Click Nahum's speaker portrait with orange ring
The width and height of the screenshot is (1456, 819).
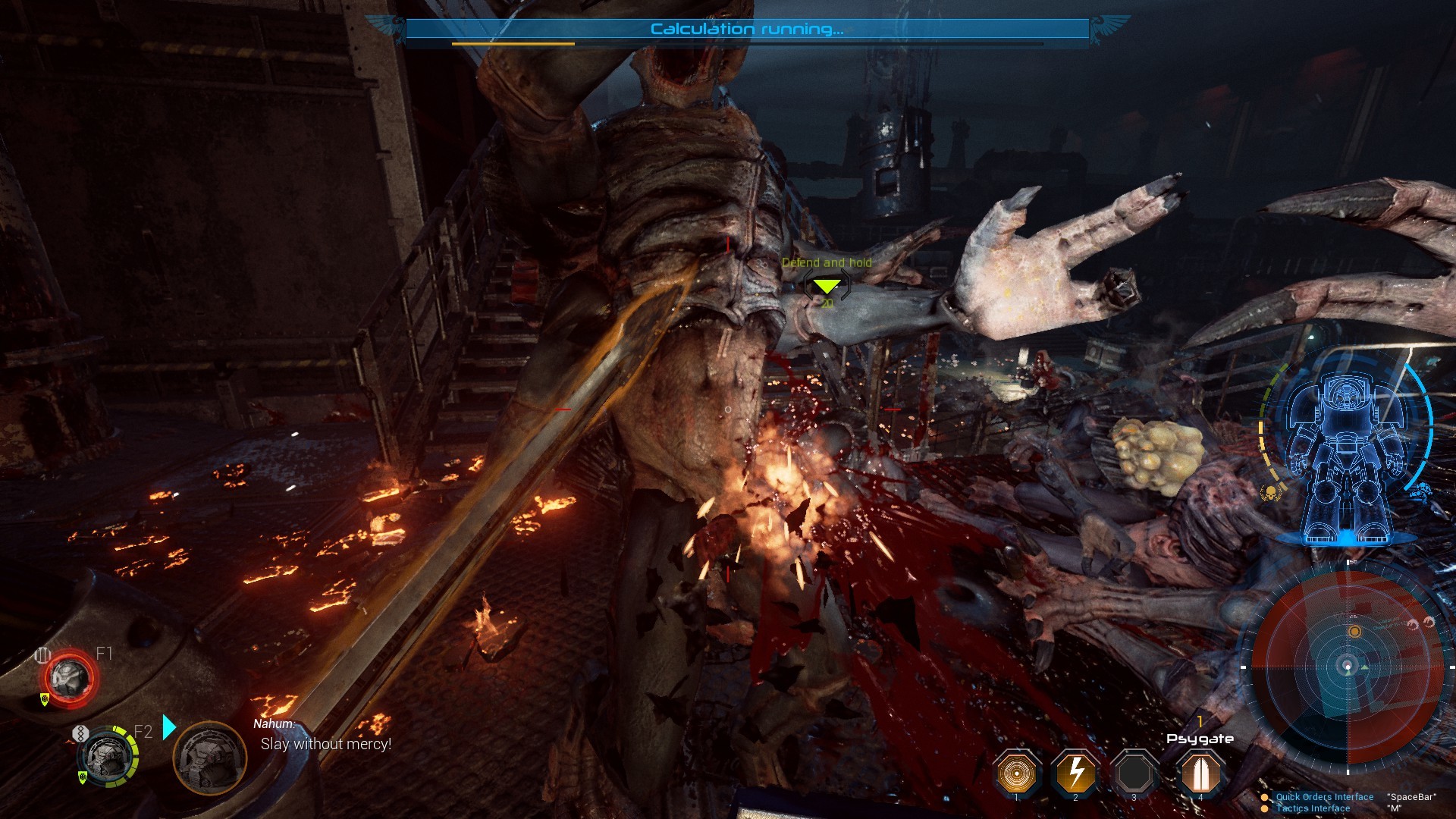209,758
